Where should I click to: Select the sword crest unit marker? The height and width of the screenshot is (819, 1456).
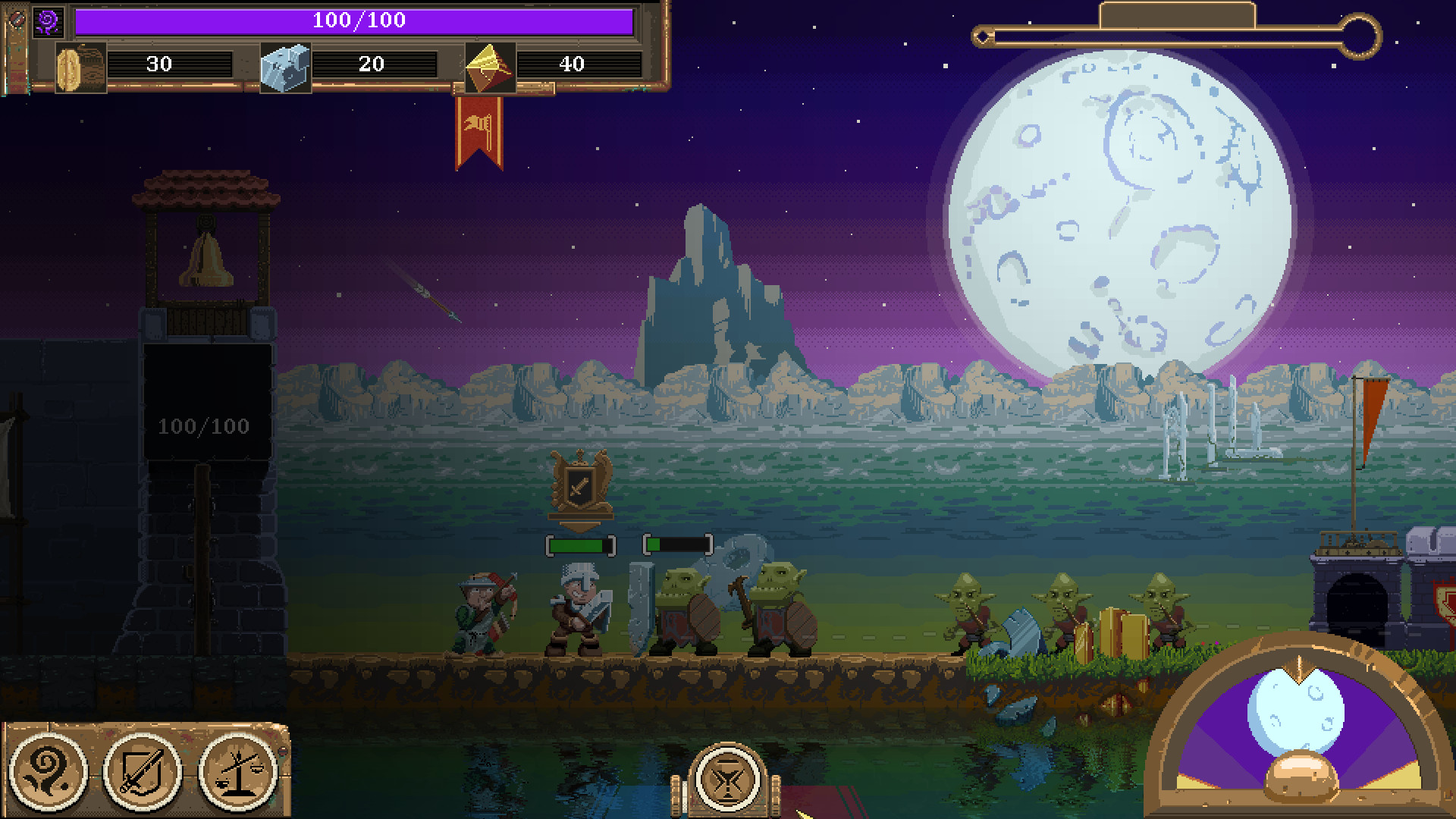[581, 488]
